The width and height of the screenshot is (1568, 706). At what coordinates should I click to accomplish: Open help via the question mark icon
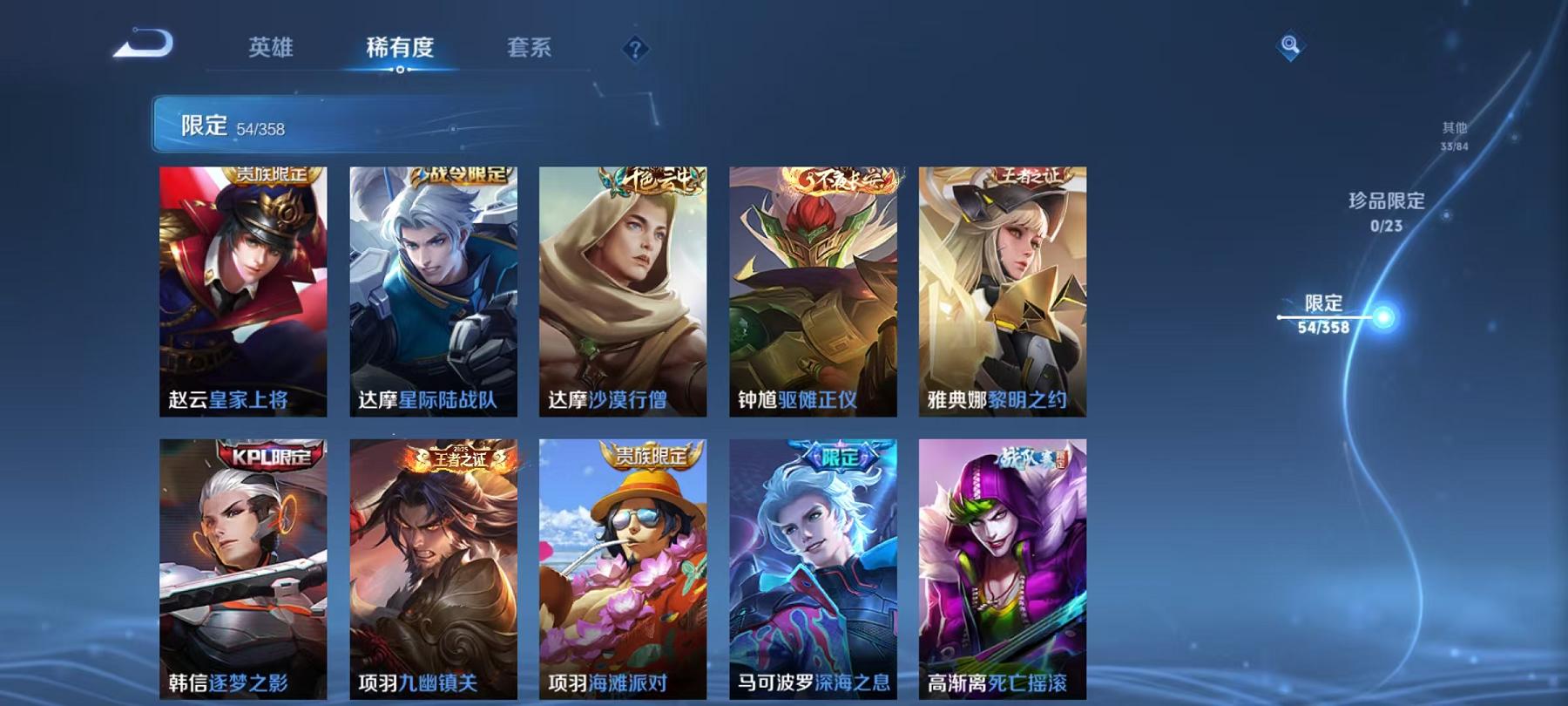pos(634,48)
